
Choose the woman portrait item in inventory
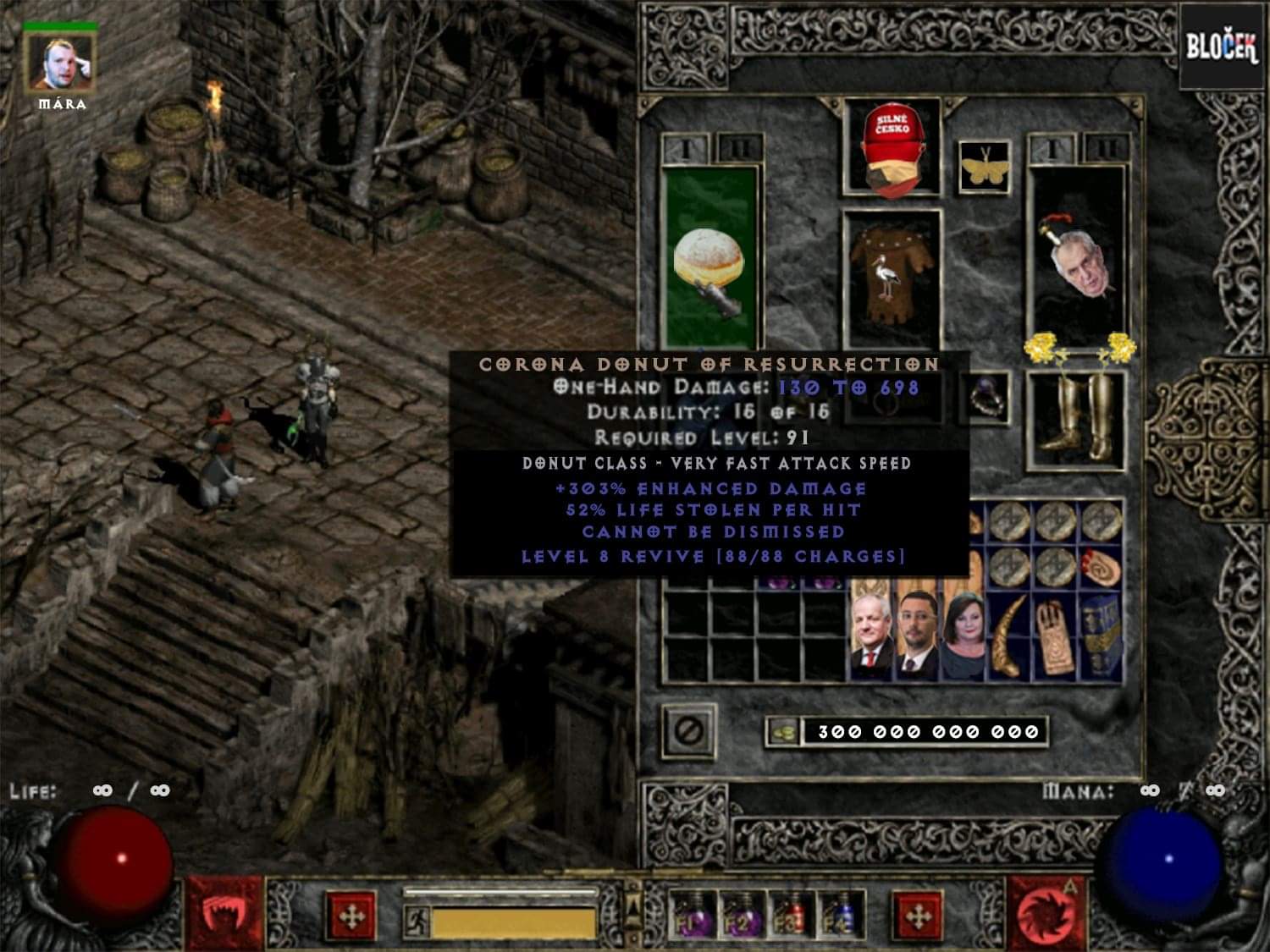click(964, 636)
